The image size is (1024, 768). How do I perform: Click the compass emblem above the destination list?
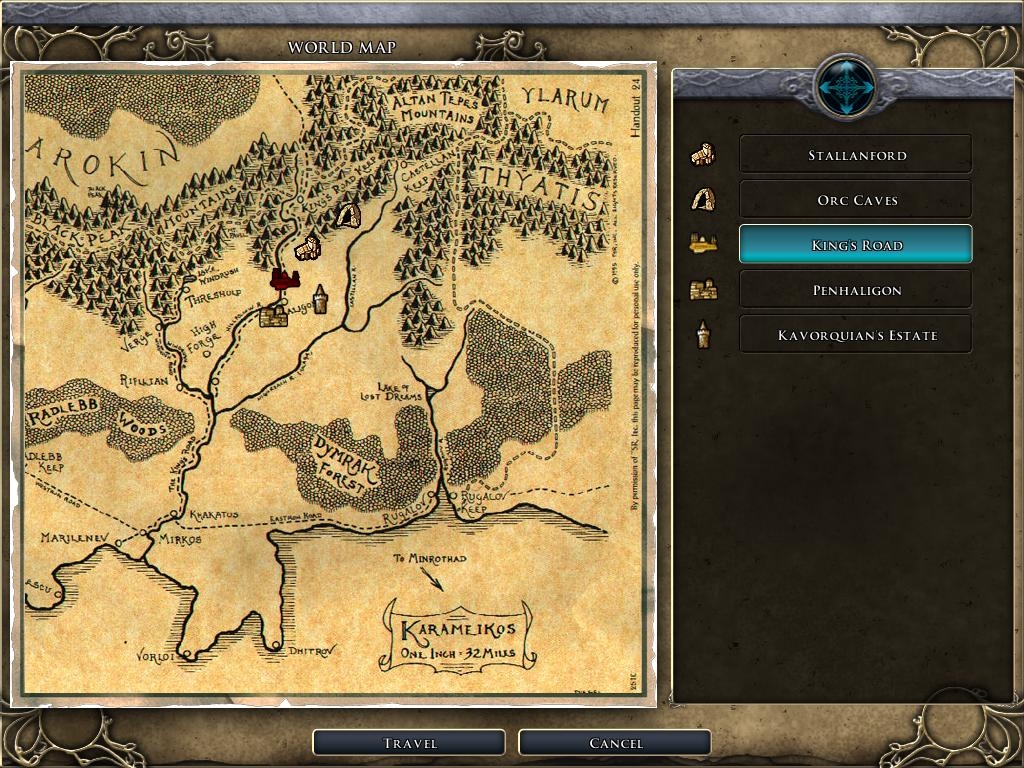tap(846, 88)
